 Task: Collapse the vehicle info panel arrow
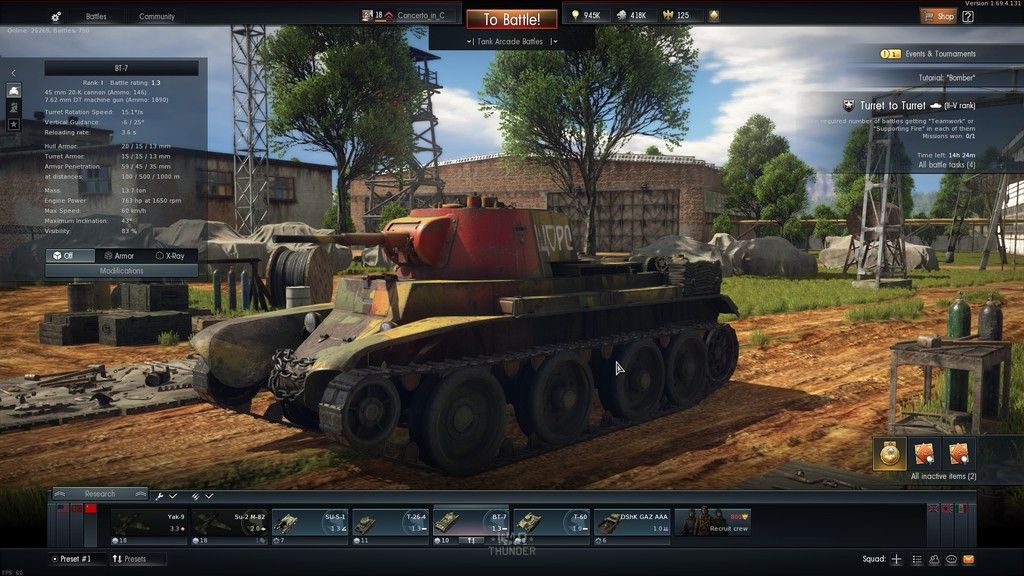pyautogui.click(x=14, y=73)
